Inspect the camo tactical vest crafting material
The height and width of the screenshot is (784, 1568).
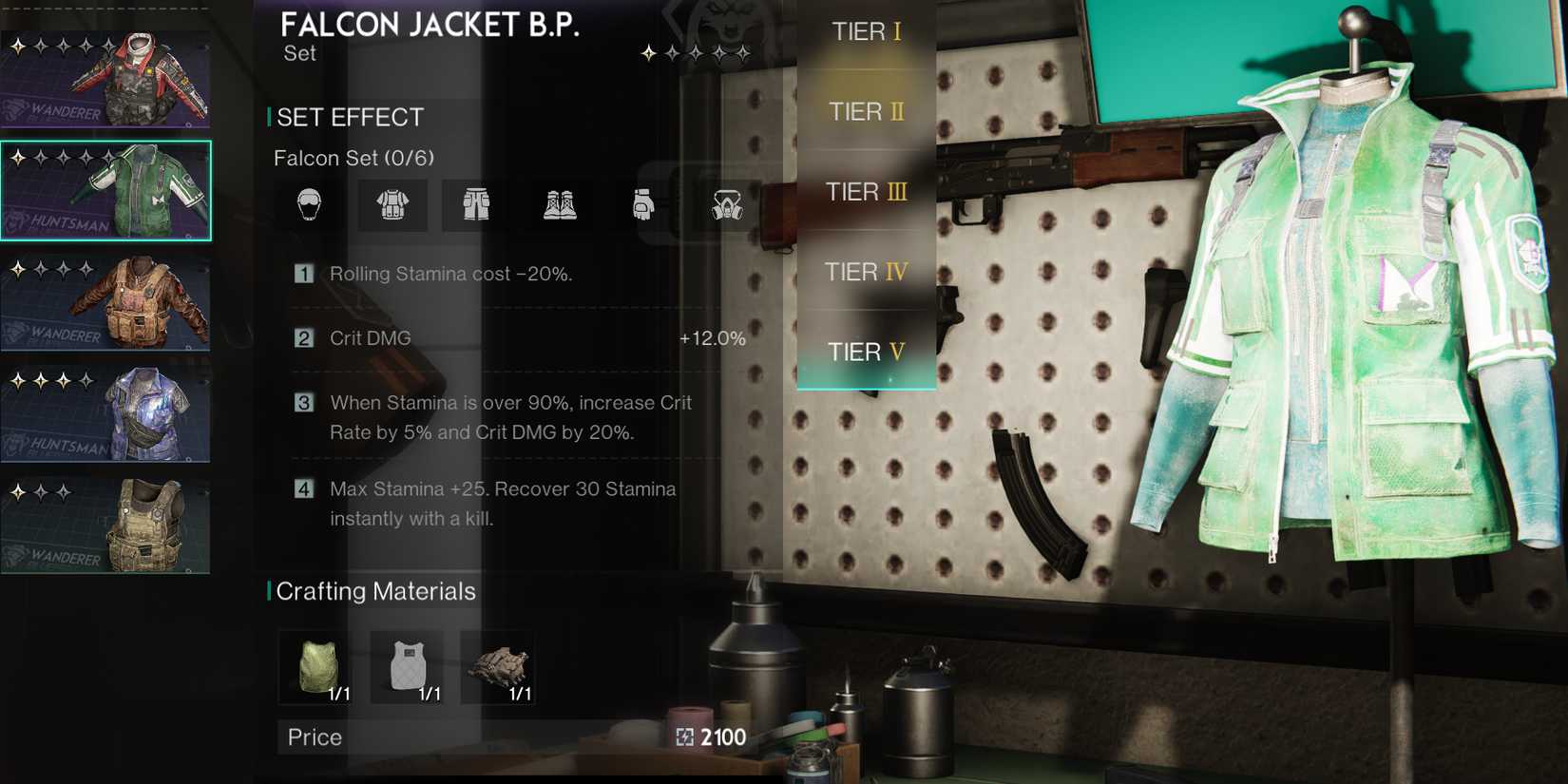click(x=499, y=667)
